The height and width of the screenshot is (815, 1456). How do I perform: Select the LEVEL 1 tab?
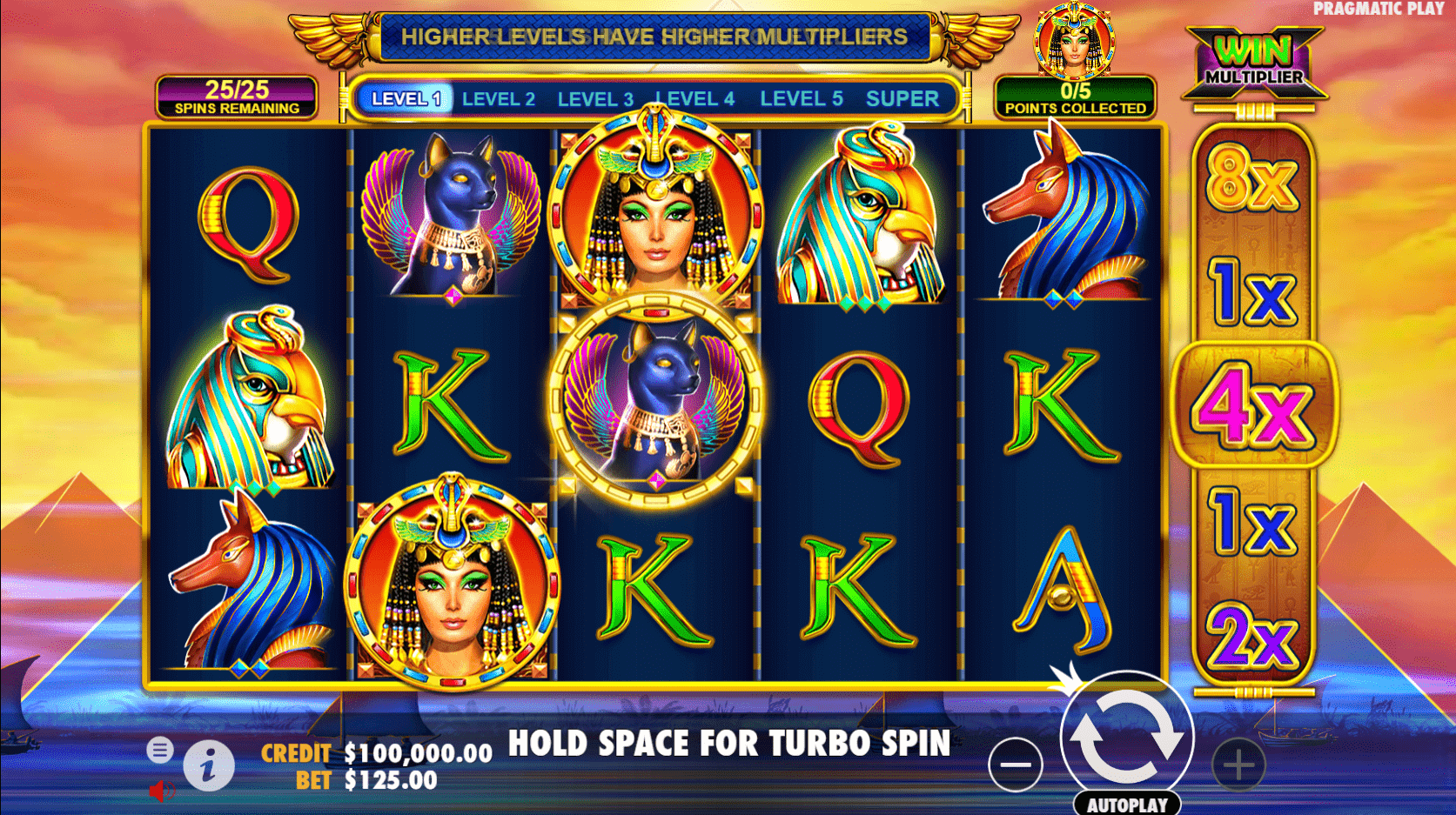[x=405, y=98]
